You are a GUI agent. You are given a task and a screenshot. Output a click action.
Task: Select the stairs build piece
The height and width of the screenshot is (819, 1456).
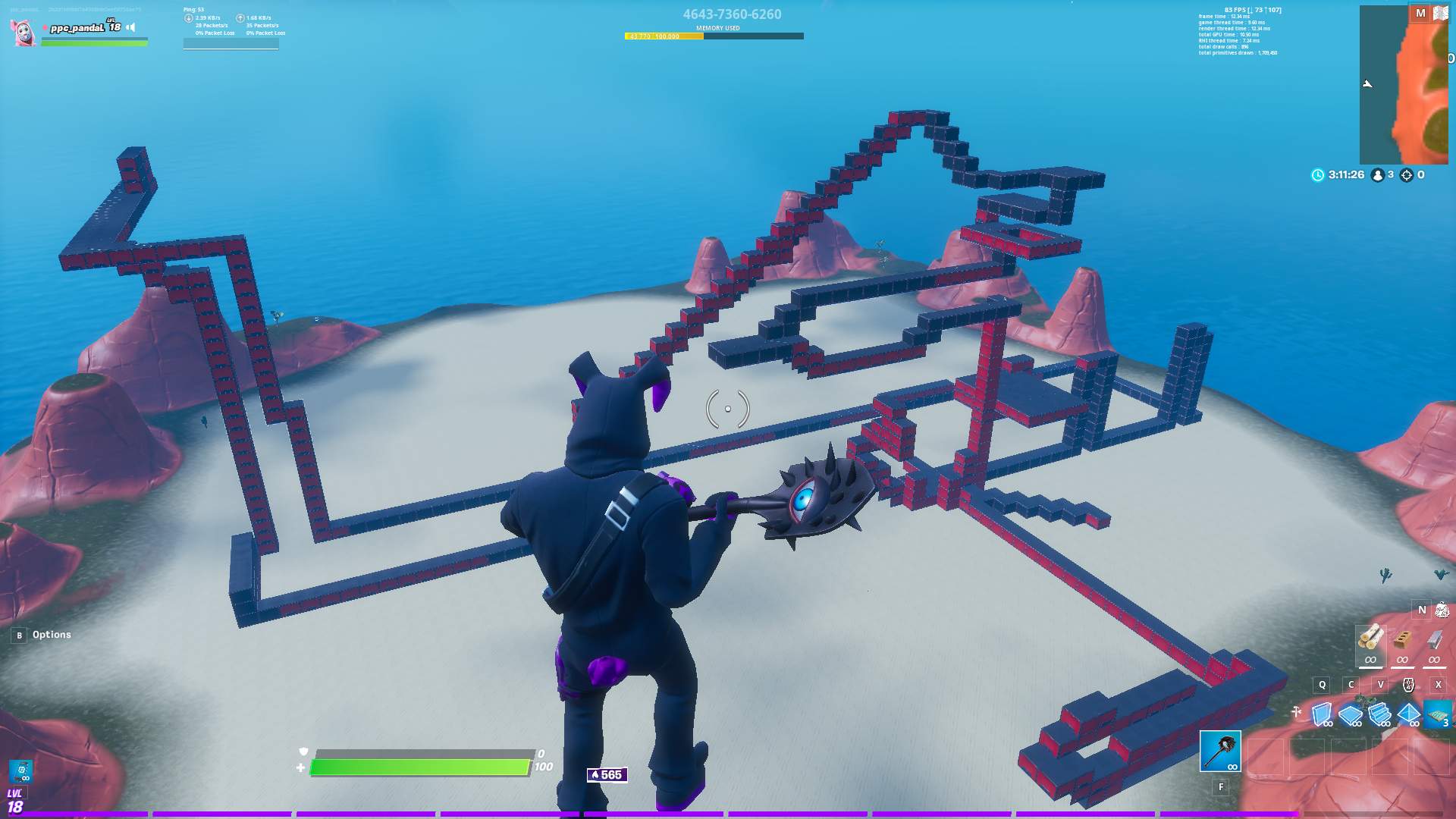click(x=1378, y=715)
